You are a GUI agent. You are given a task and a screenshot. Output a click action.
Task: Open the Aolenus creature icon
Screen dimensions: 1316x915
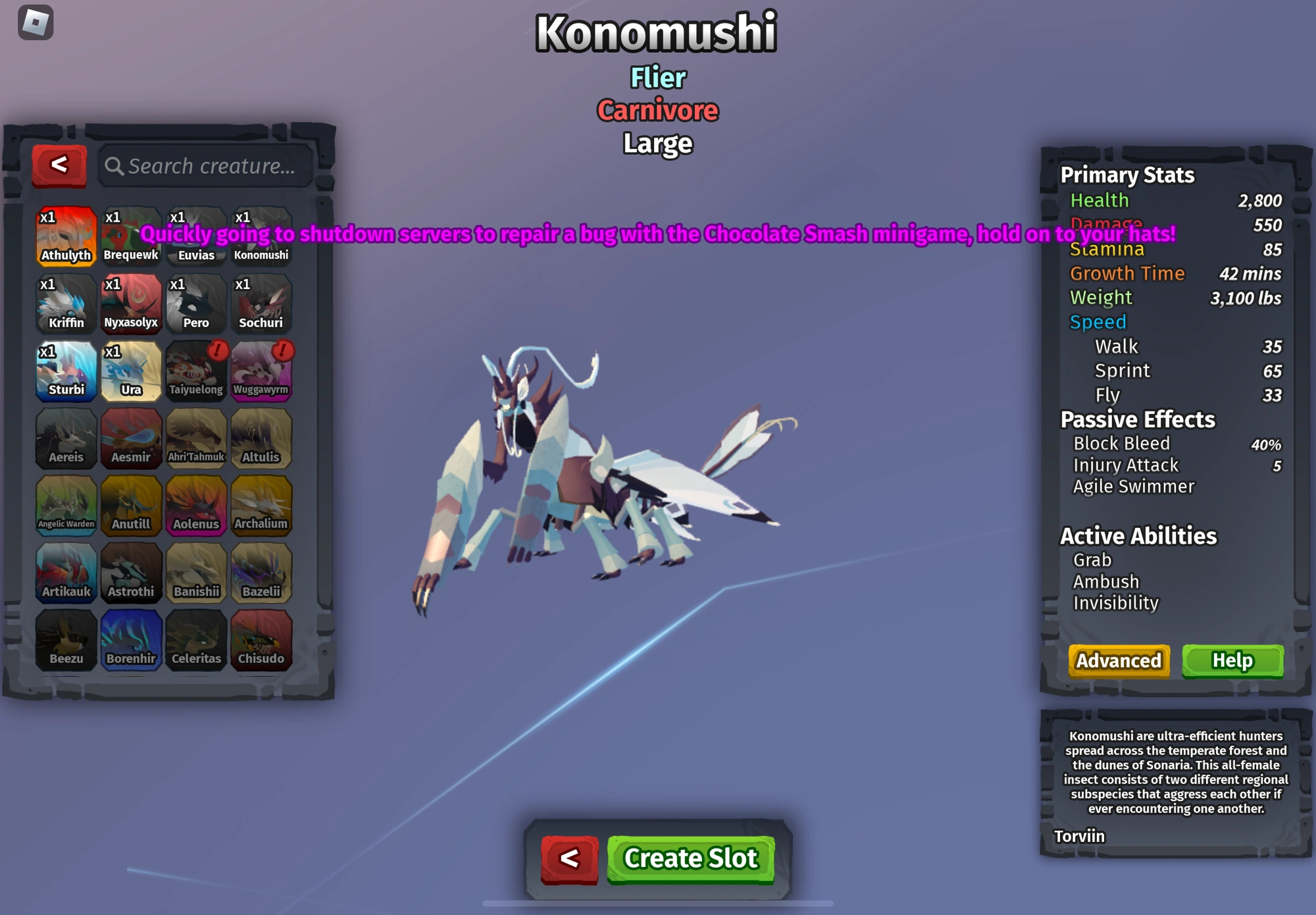pos(195,504)
